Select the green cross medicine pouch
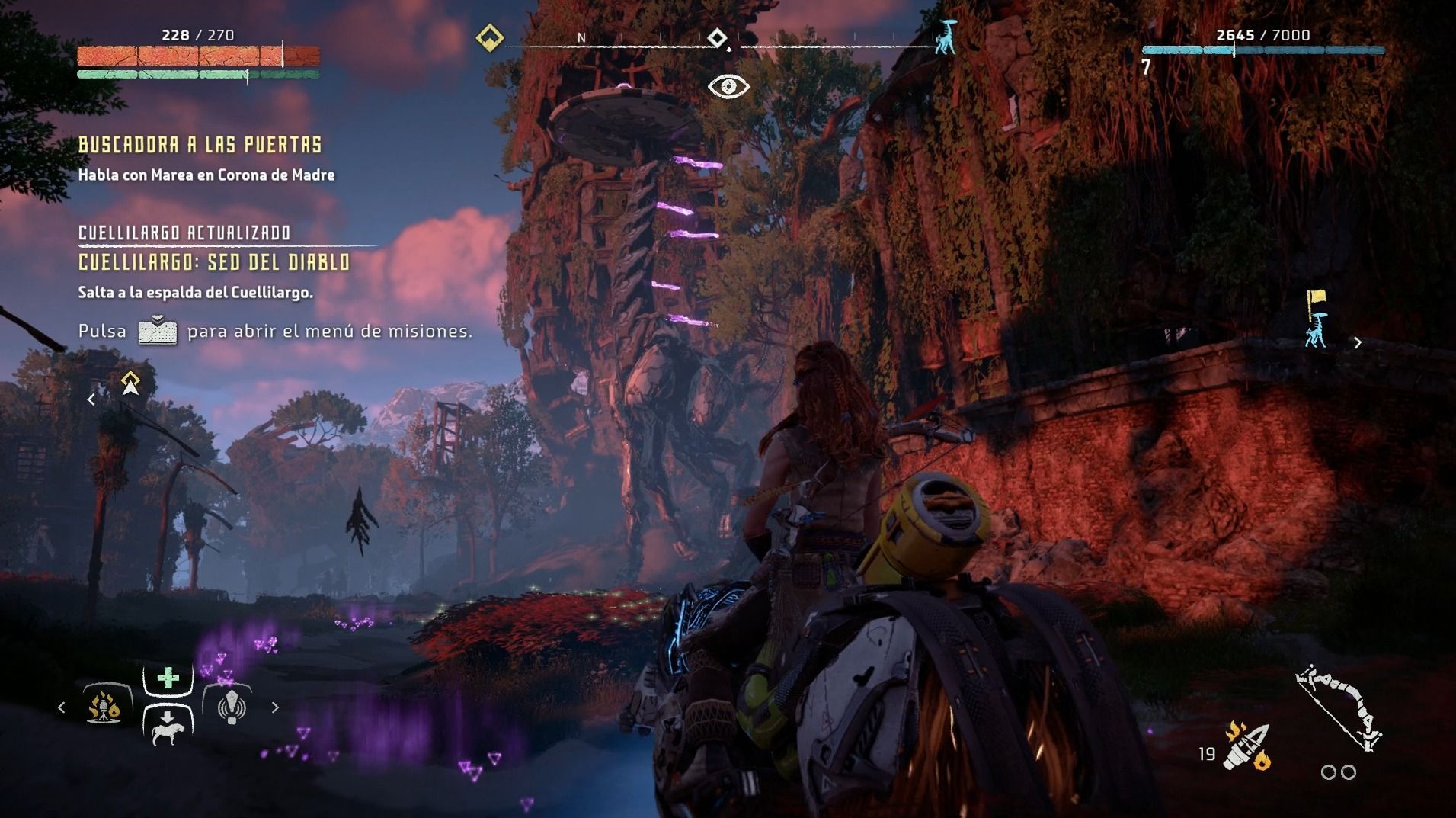 click(168, 678)
